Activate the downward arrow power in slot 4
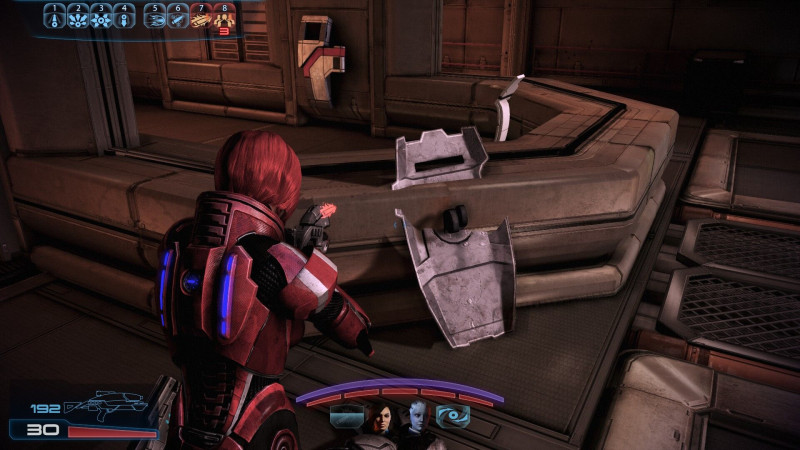Image resolution: width=800 pixels, height=450 pixels. coord(123,18)
